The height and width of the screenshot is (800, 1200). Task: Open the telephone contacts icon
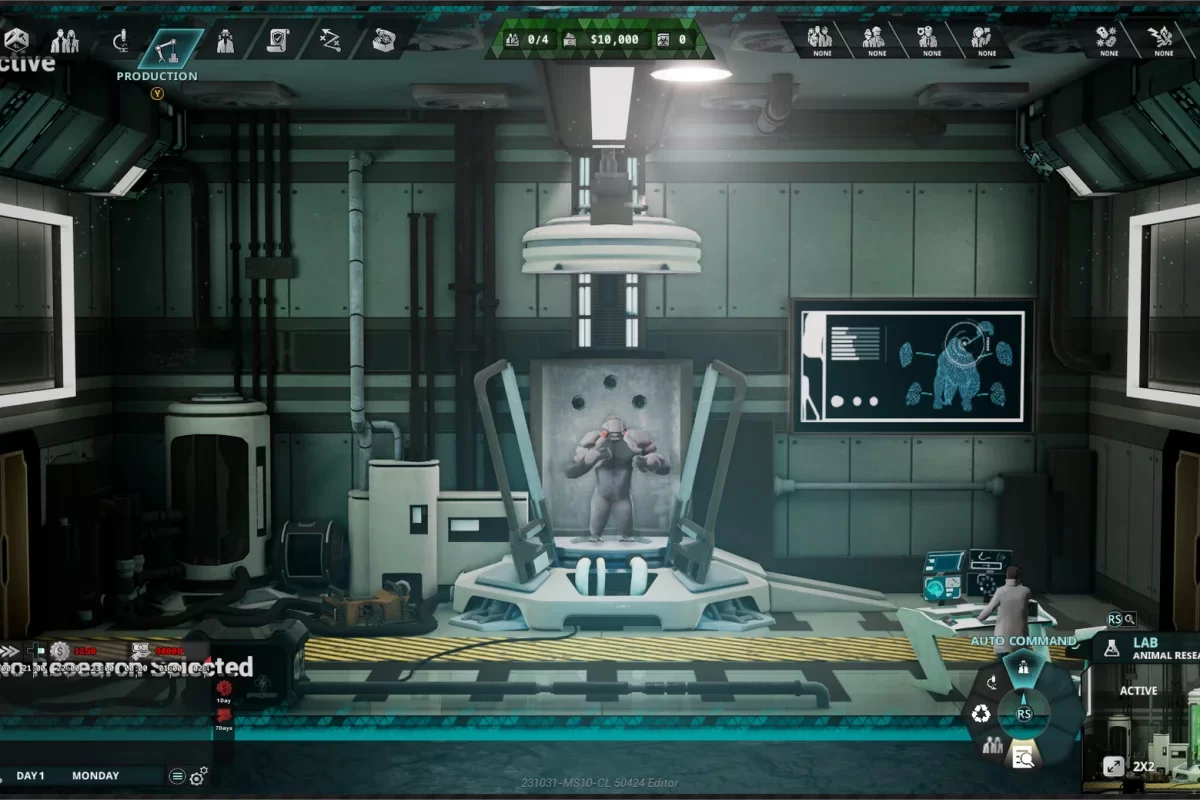pyautogui.click(x=384, y=41)
